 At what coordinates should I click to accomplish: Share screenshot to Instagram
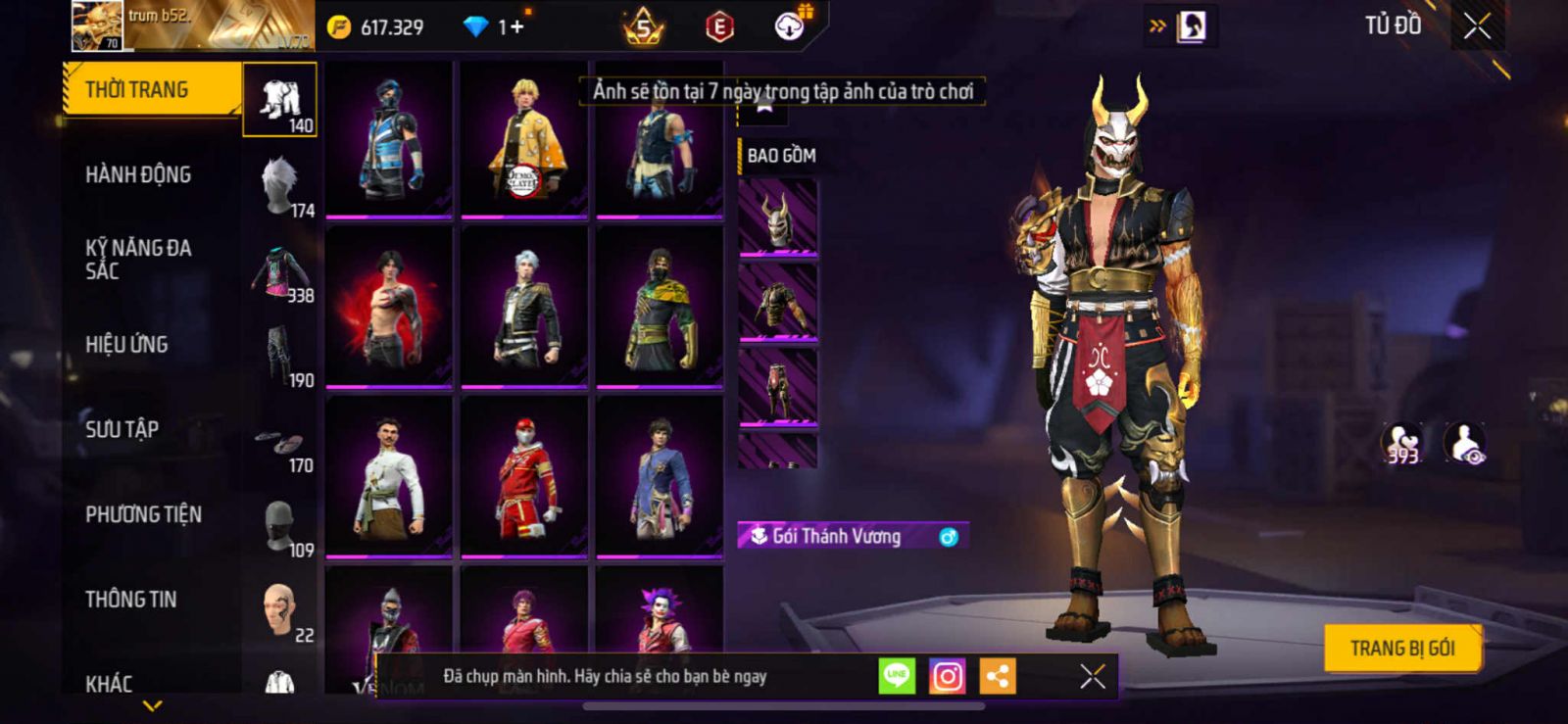tap(947, 676)
